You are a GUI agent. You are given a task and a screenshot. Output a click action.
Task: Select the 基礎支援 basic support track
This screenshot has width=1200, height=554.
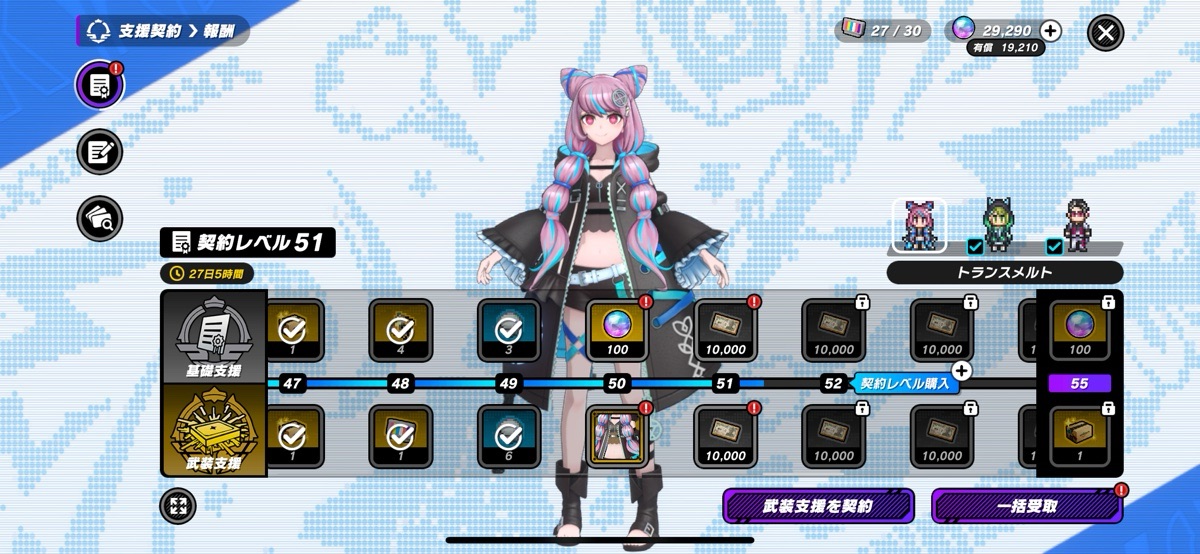[213, 336]
